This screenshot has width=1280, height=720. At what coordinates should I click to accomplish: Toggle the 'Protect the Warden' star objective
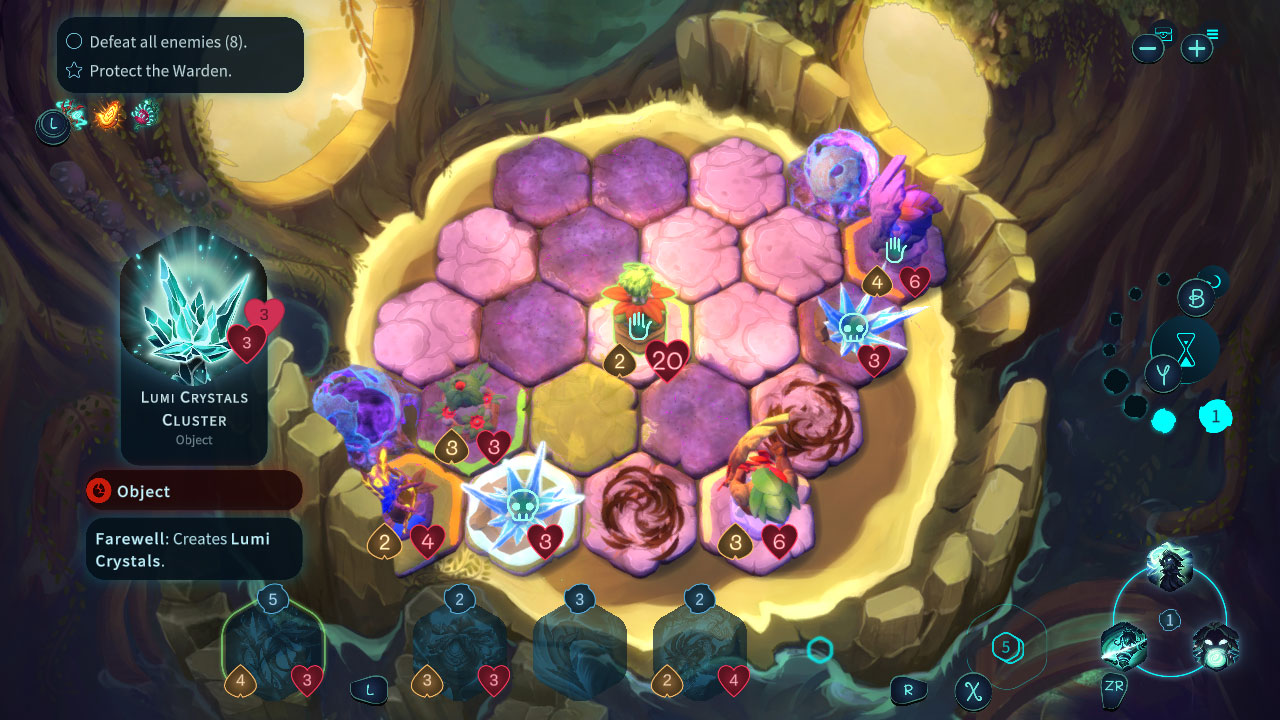[72, 71]
